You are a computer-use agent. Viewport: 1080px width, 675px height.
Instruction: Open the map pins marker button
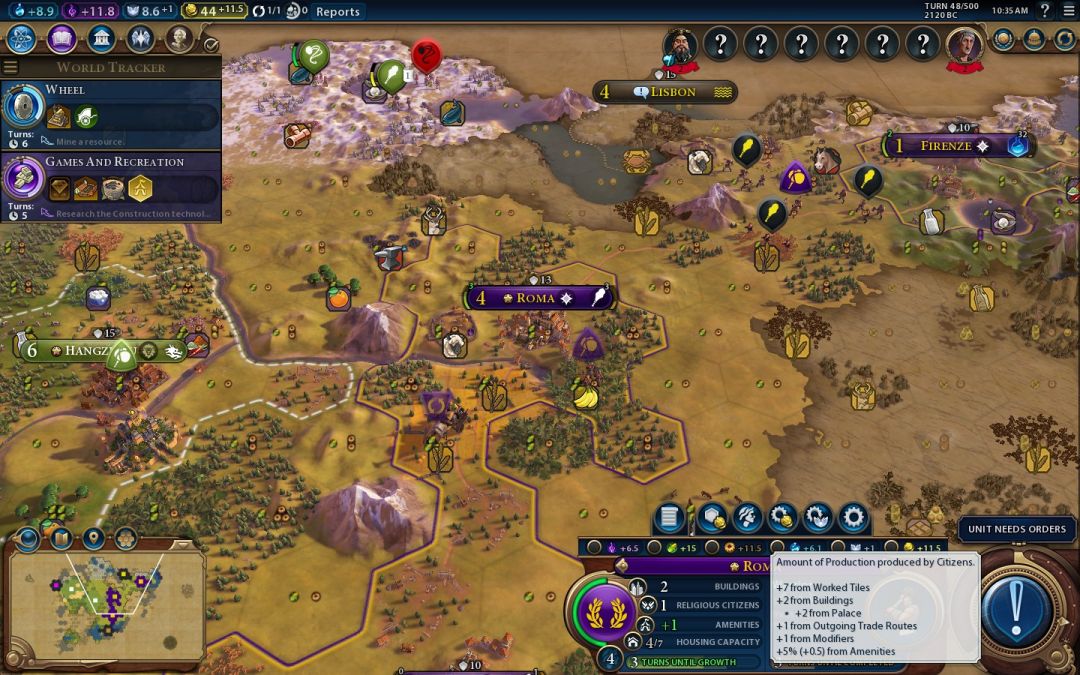94,538
